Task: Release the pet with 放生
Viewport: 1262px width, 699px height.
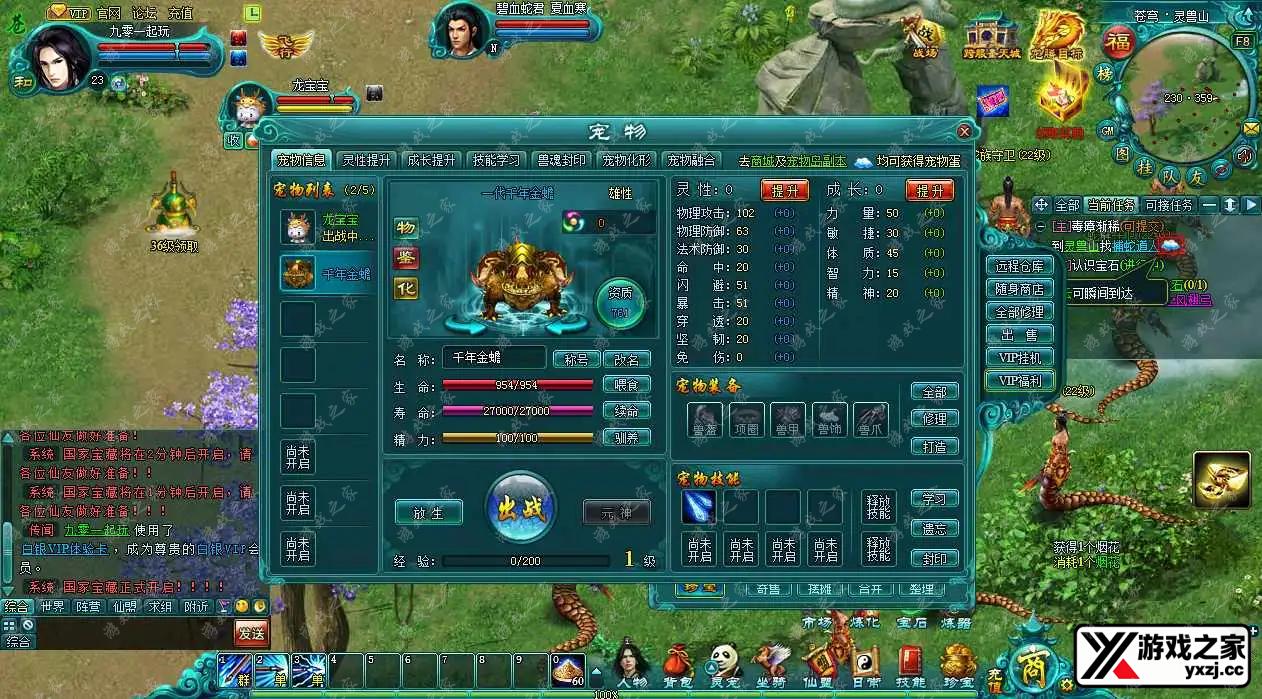Action: coord(429,512)
